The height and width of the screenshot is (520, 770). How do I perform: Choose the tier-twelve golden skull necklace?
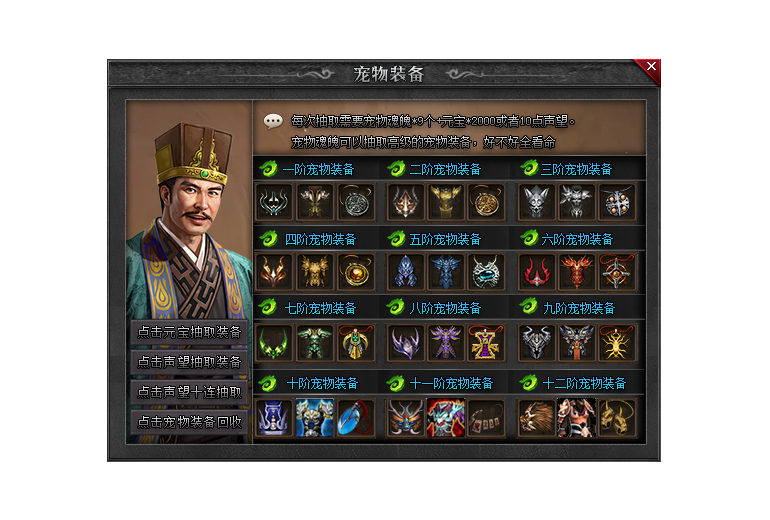pos(616,416)
